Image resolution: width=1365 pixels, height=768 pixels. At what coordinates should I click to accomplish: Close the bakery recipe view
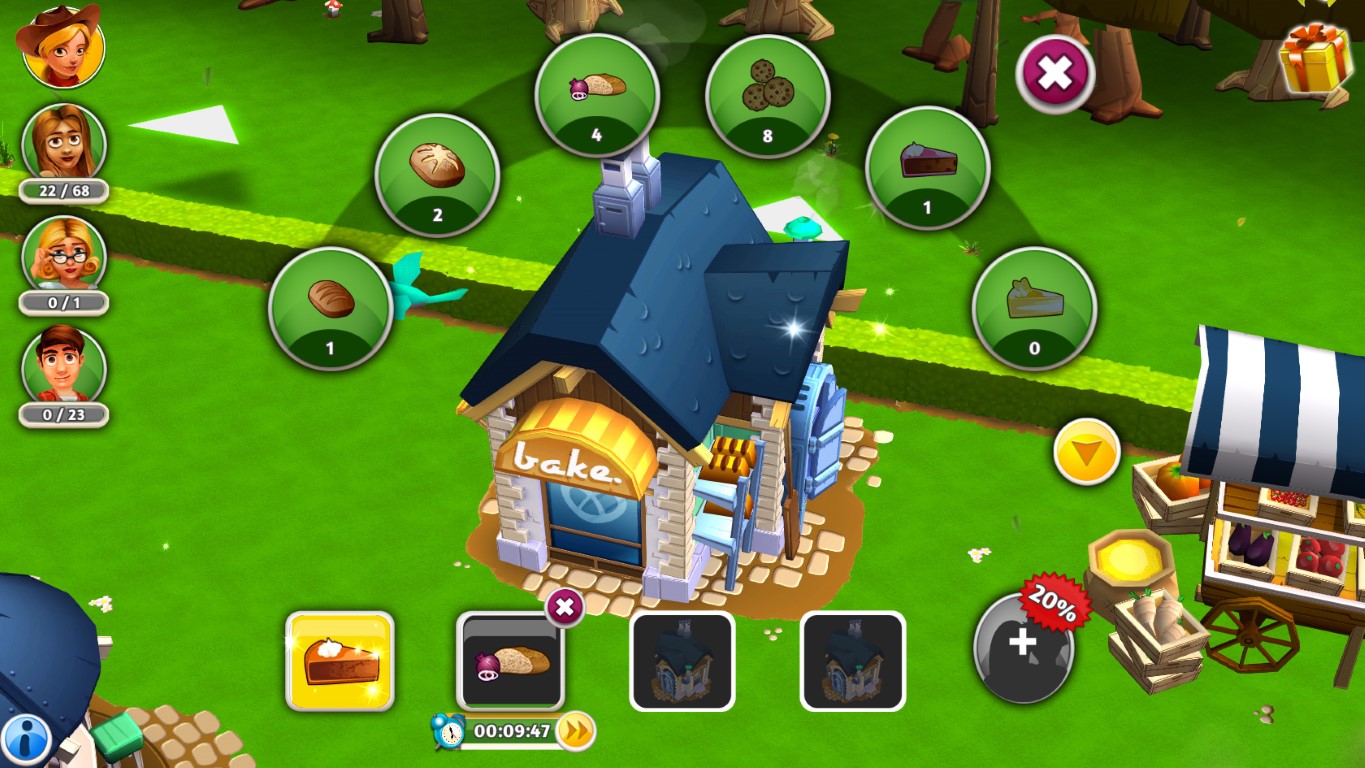(x=1053, y=74)
